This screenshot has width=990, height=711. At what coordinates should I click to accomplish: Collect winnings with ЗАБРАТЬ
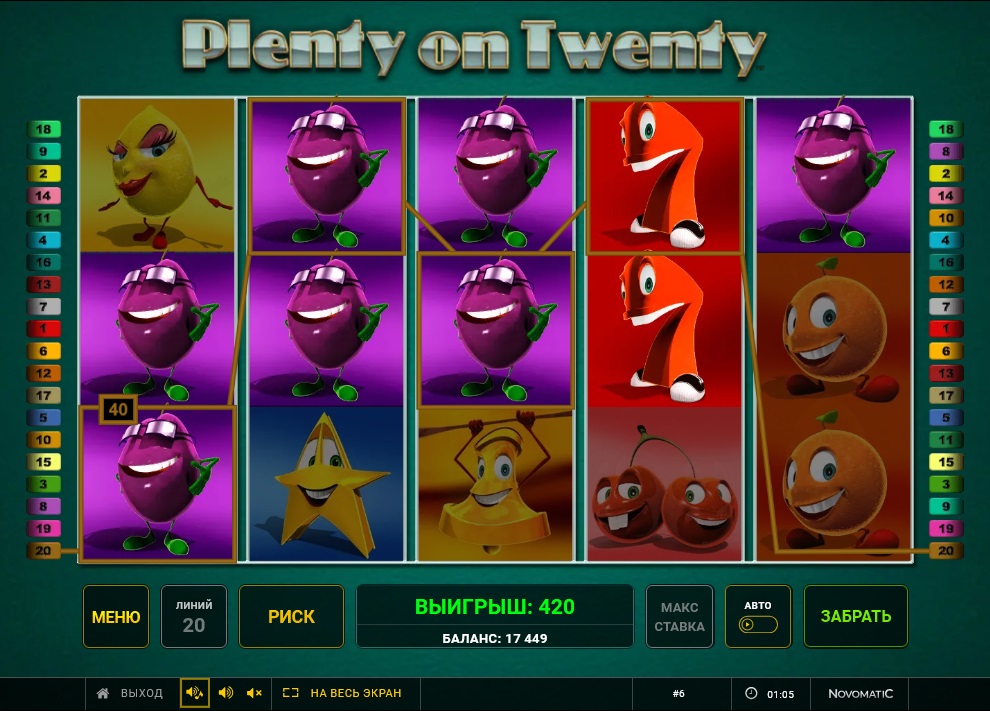[856, 617]
